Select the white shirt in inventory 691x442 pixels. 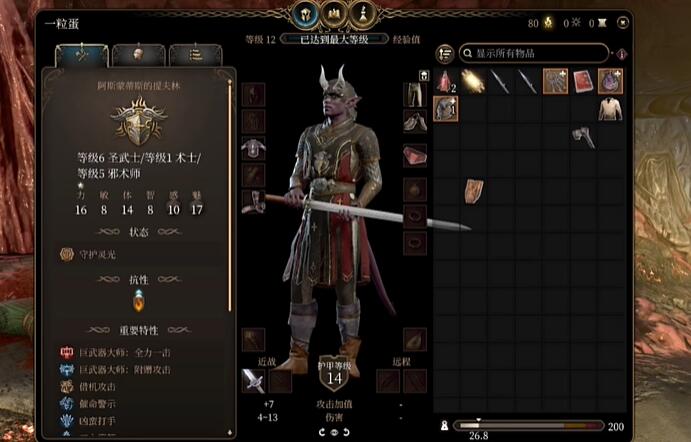click(610, 108)
